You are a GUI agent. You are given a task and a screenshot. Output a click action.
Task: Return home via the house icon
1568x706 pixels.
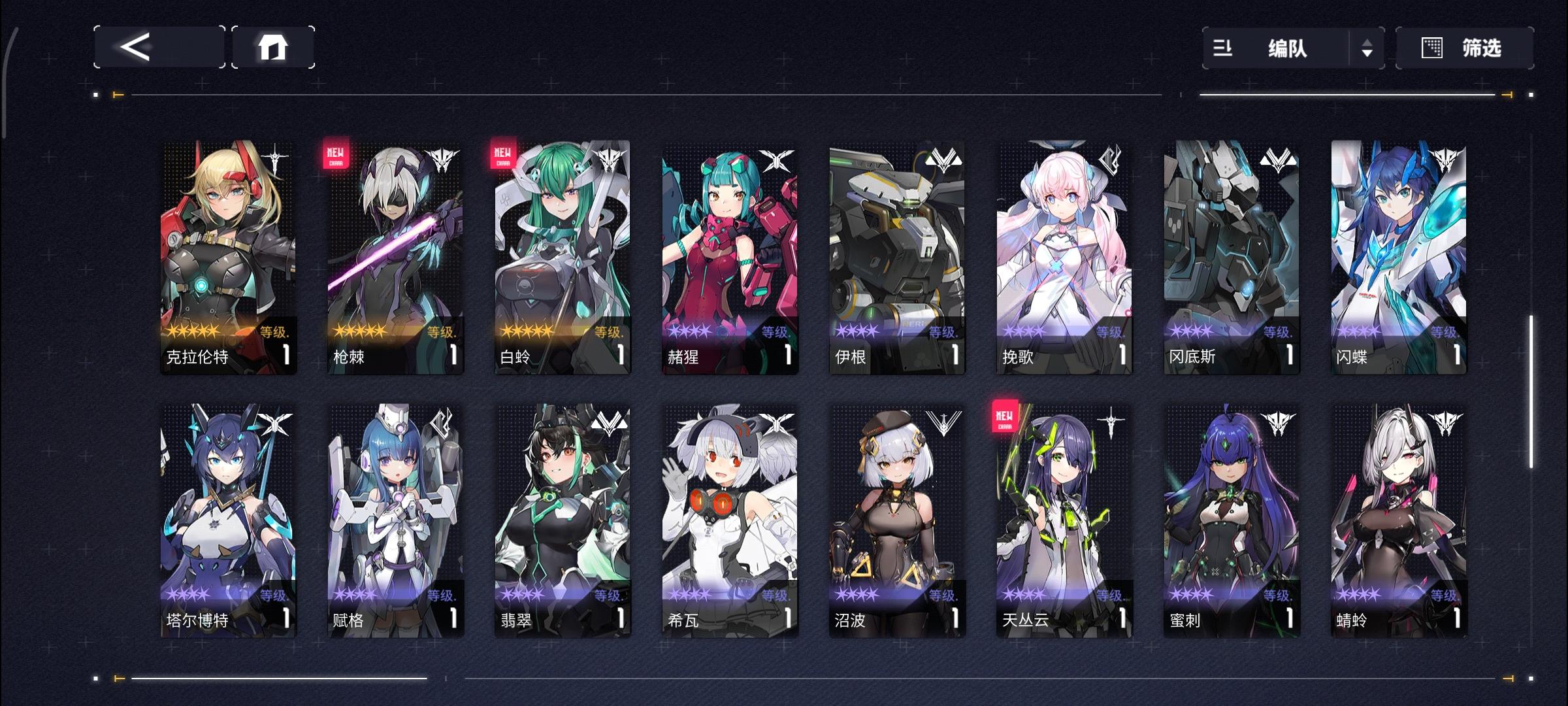[274, 47]
